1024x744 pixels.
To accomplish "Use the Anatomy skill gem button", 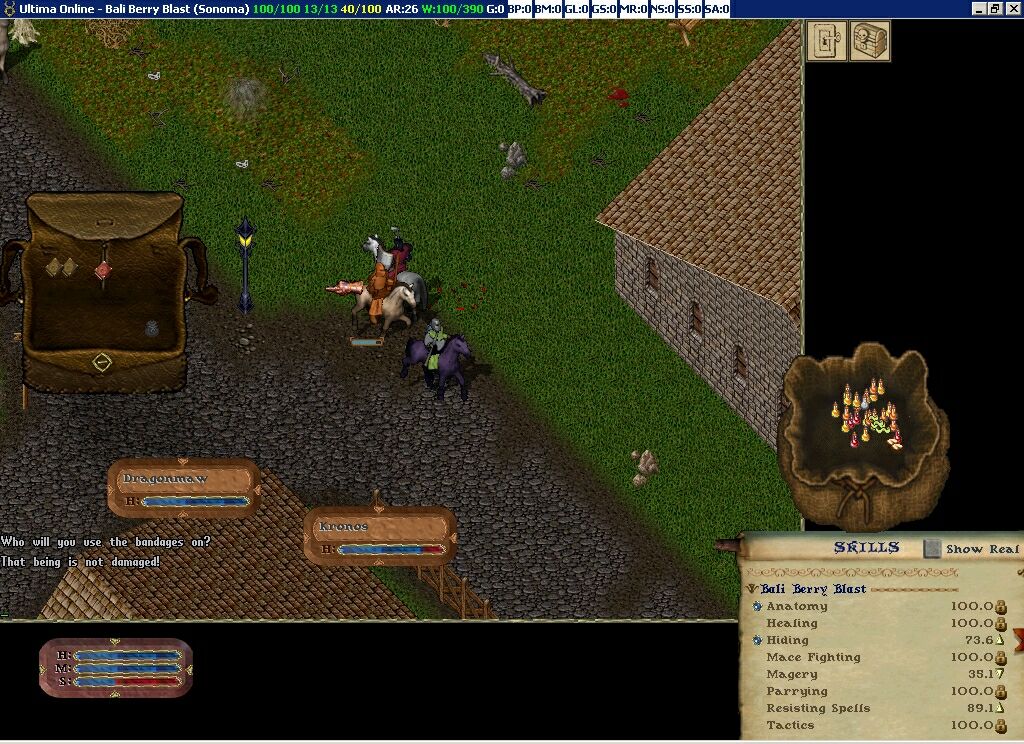I will click(758, 606).
